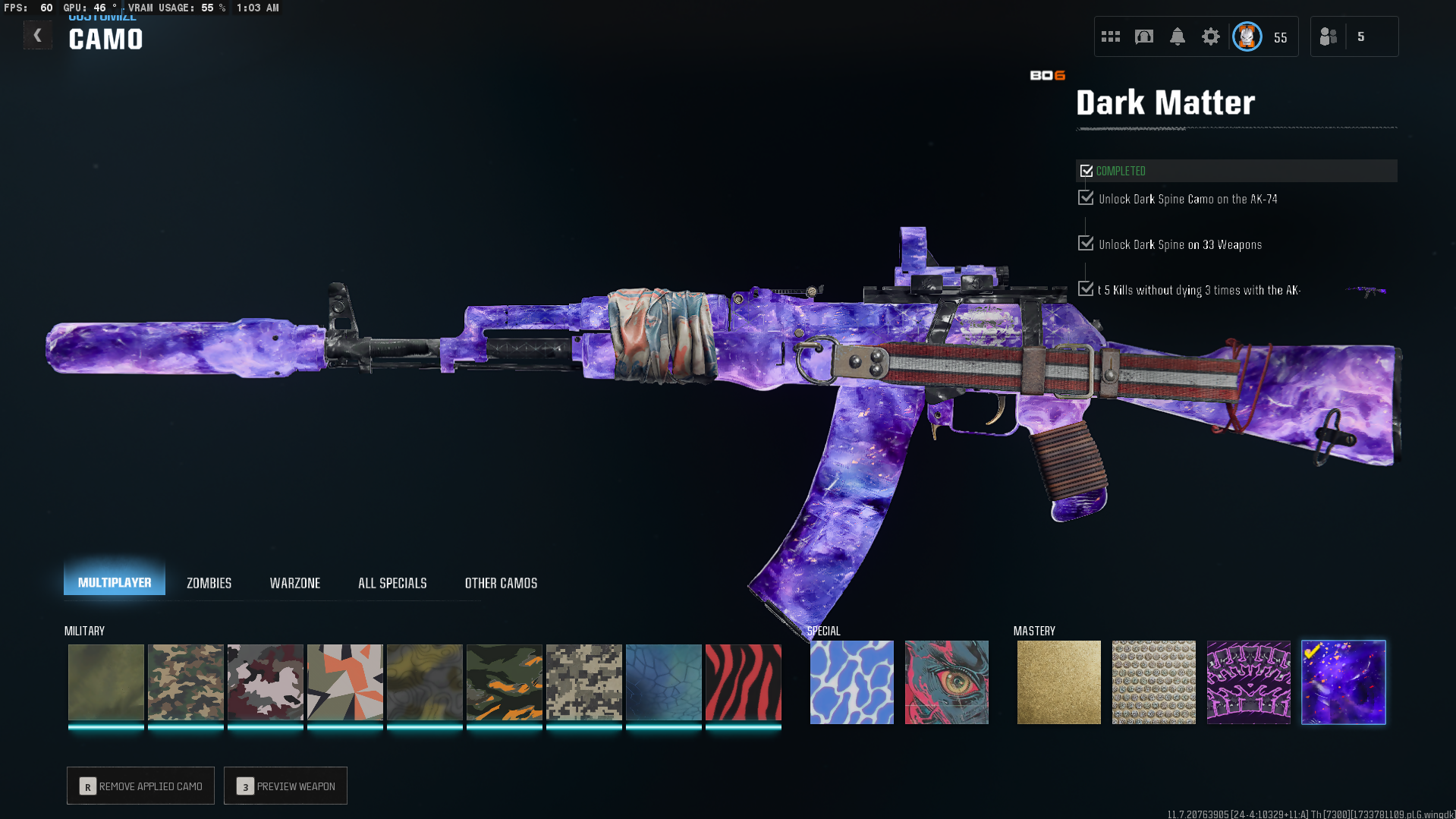Image resolution: width=1456 pixels, height=819 pixels.
Task: Choose the diamond mastery camo
Action: (1153, 682)
